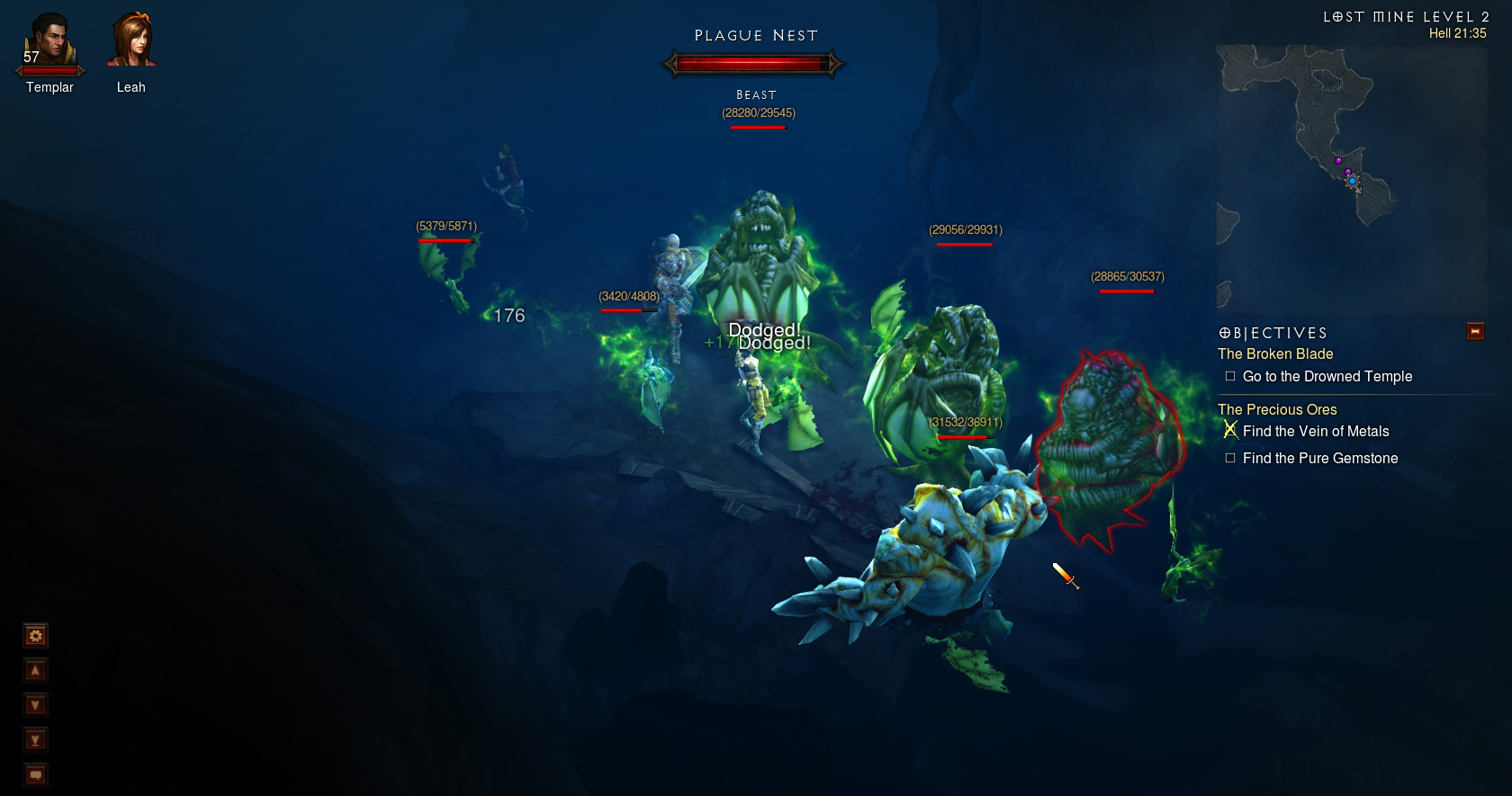Click the Go to the Drowned Temple objective
The image size is (1512, 796).
click(x=1327, y=377)
